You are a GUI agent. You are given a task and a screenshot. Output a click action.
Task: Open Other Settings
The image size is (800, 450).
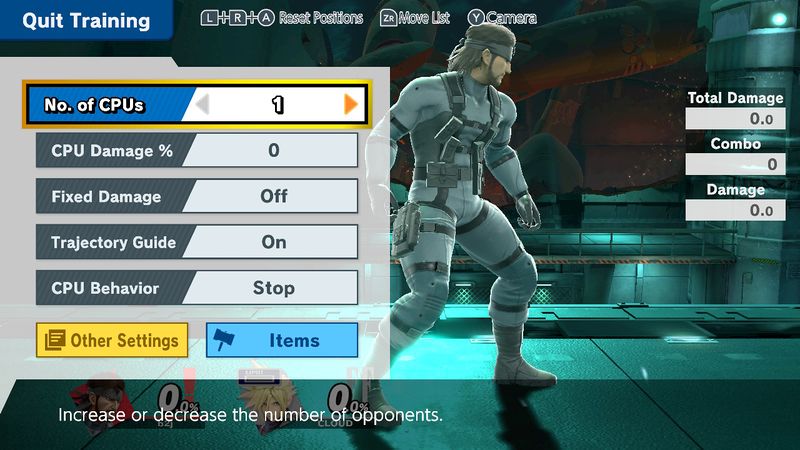(x=112, y=340)
